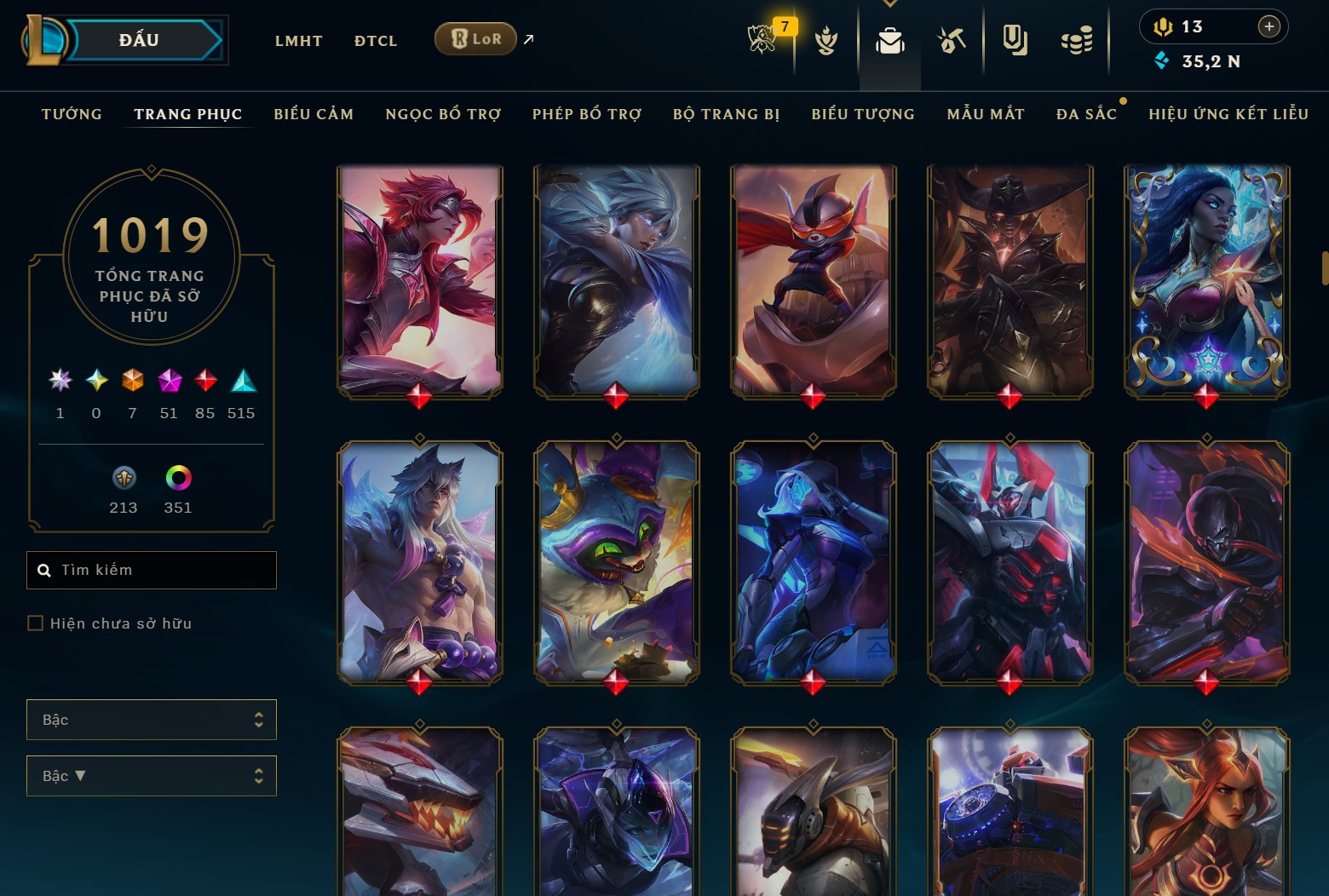
Task: Add currency with the plus button
Action: click(1269, 27)
